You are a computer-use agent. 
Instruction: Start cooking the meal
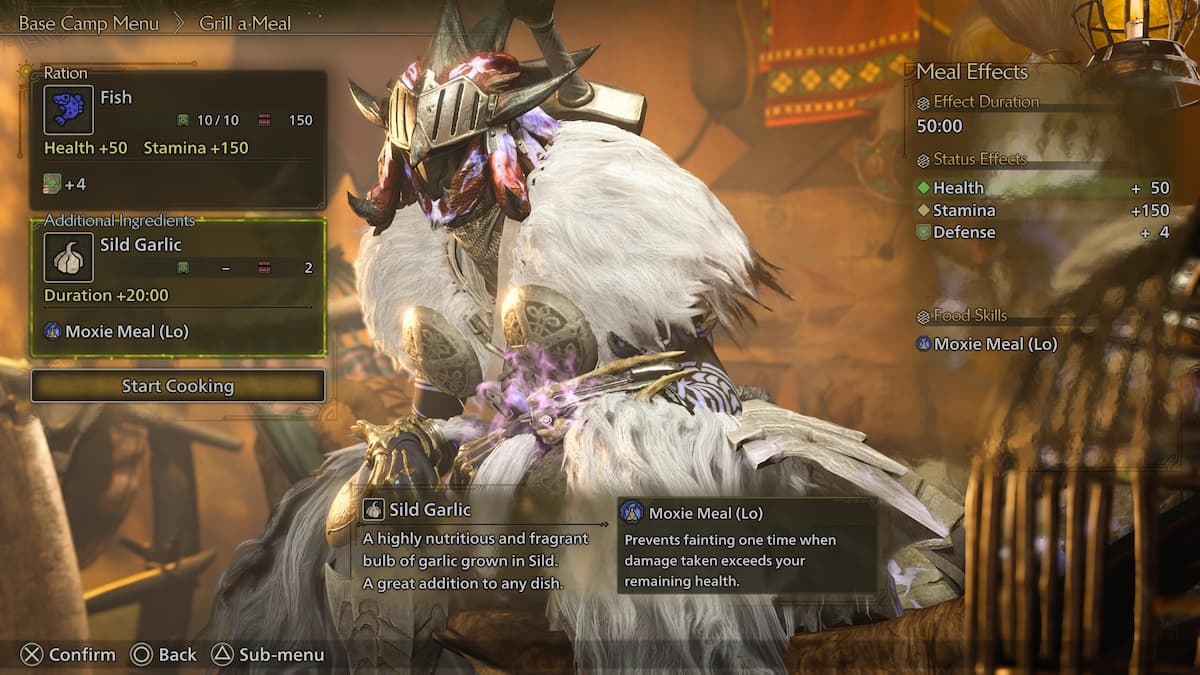pyautogui.click(x=178, y=386)
